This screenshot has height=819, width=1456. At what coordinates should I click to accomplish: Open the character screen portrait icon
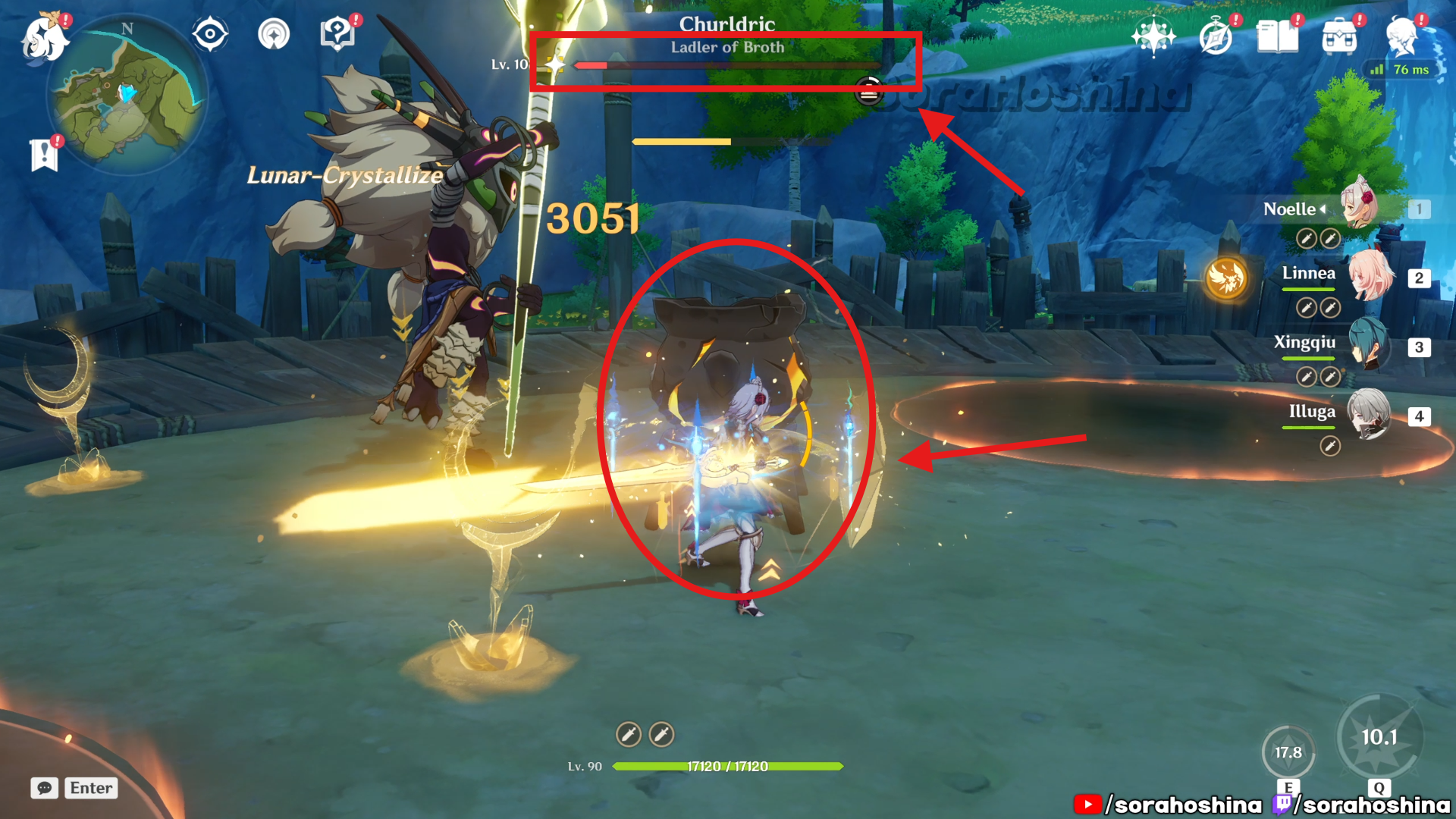click(x=1401, y=36)
